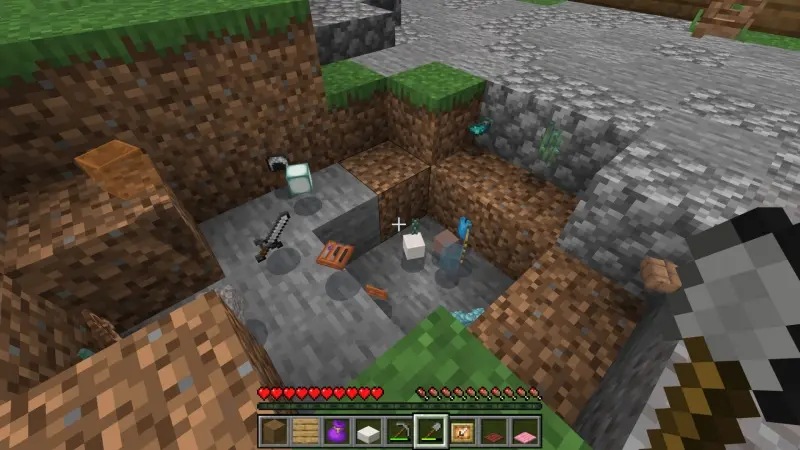Screen dimensions: 800x450
Task: Select the pink carpet hotbar slot
Action: (x=526, y=432)
